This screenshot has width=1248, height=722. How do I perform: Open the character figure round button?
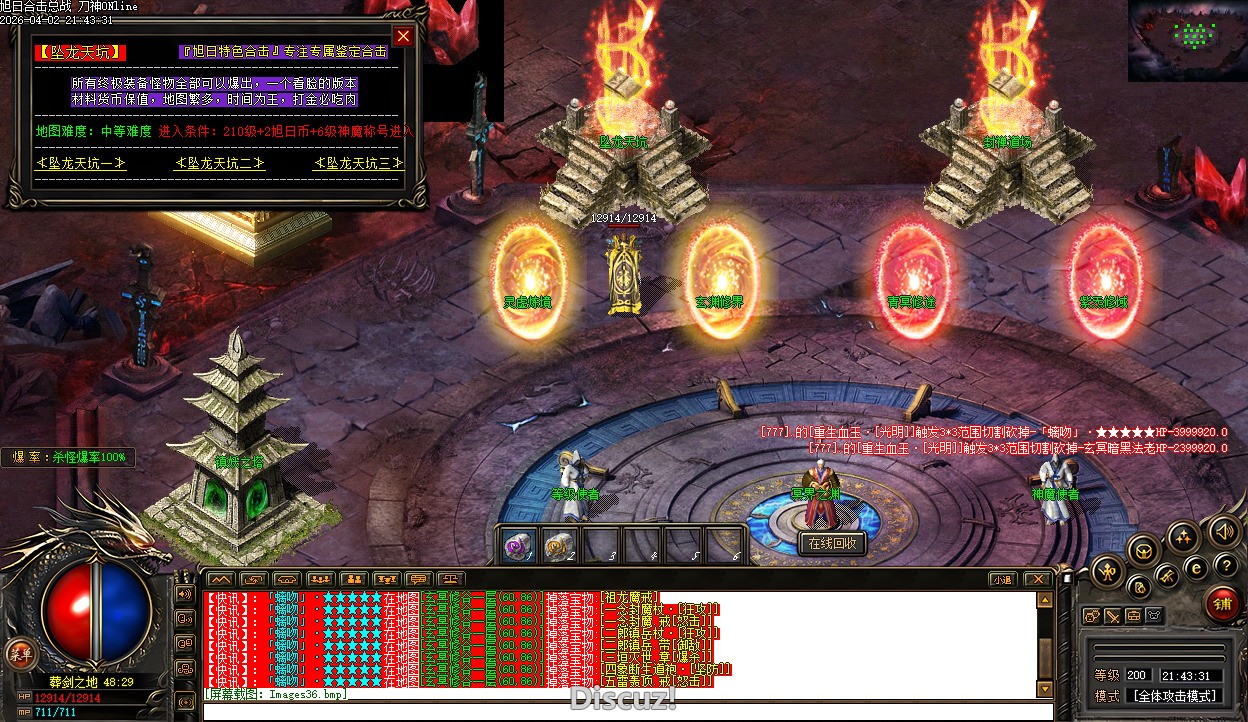(x=1108, y=573)
